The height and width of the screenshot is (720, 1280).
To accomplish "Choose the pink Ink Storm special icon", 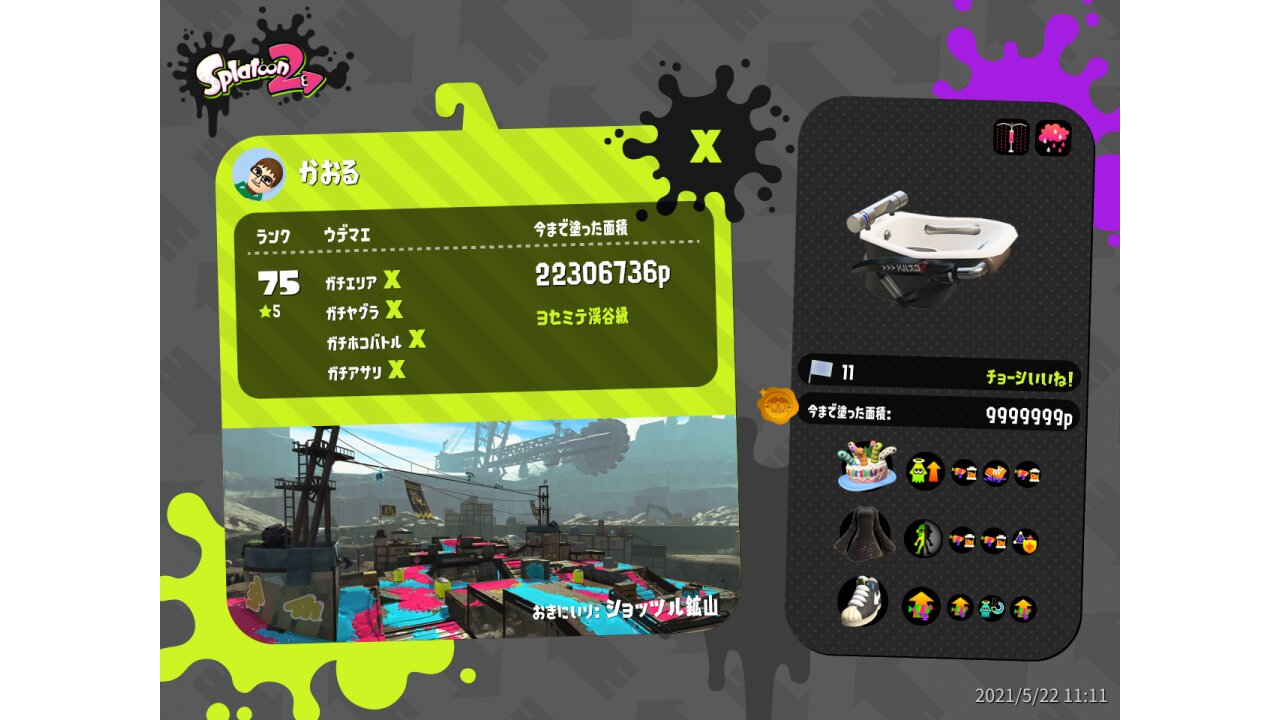I will point(1053,138).
